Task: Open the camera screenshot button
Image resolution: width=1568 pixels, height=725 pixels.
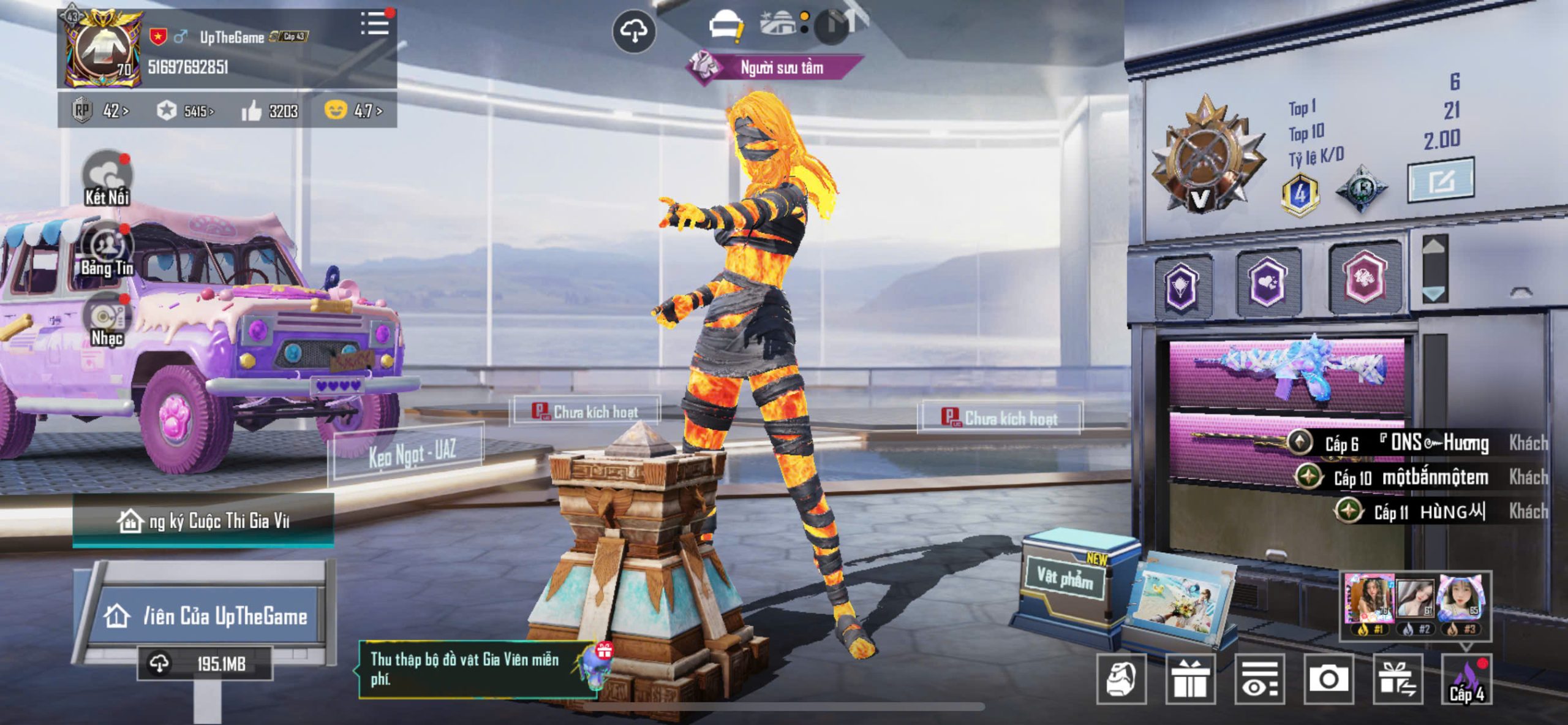Action: 1328,679
